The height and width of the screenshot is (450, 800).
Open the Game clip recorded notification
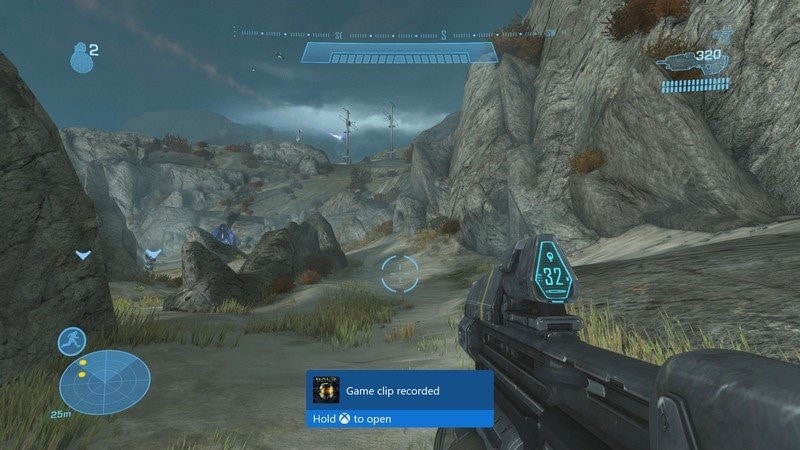(399, 399)
